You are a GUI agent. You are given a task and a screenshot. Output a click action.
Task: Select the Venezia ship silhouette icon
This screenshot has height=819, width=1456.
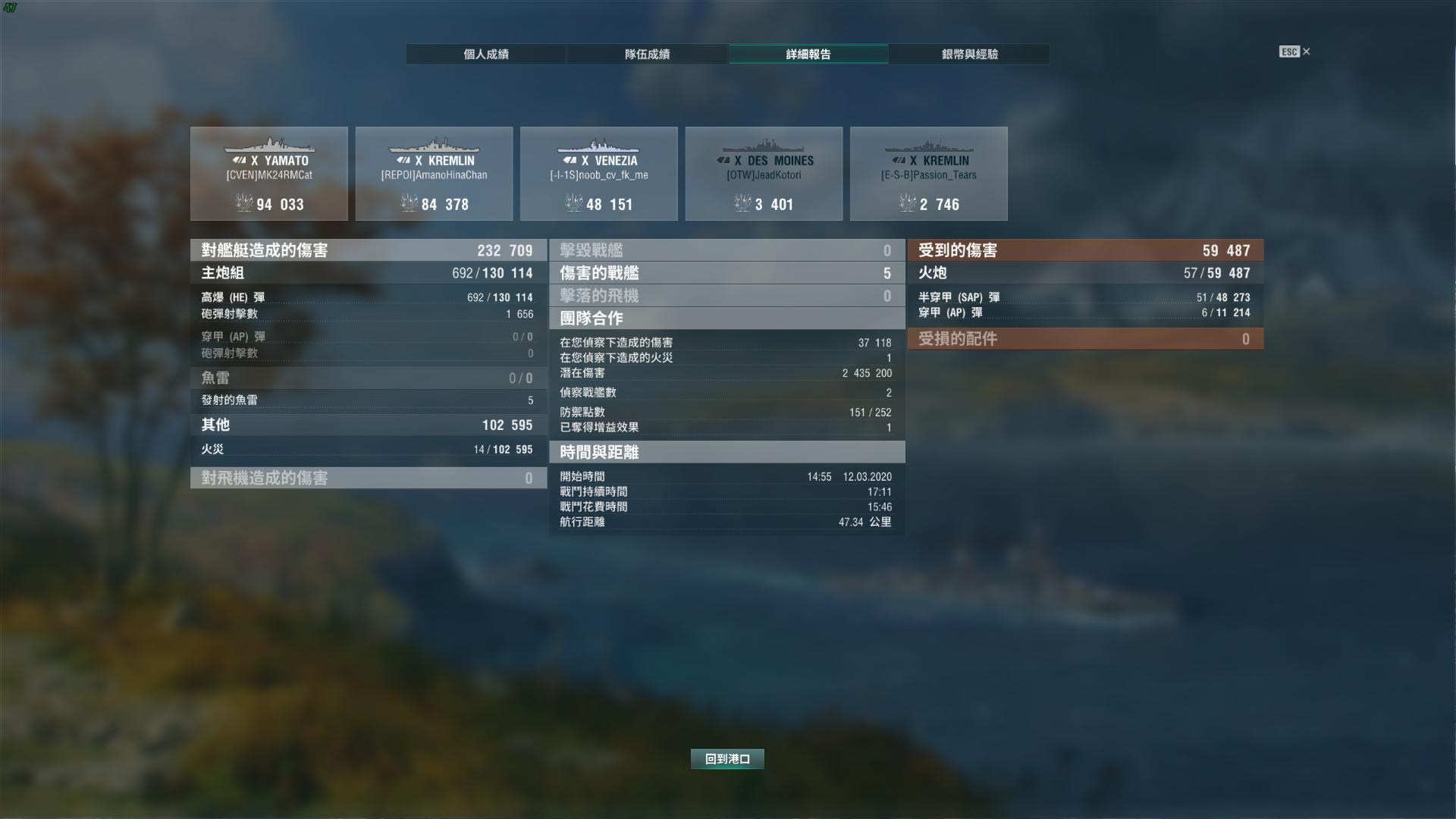coord(599,146)
